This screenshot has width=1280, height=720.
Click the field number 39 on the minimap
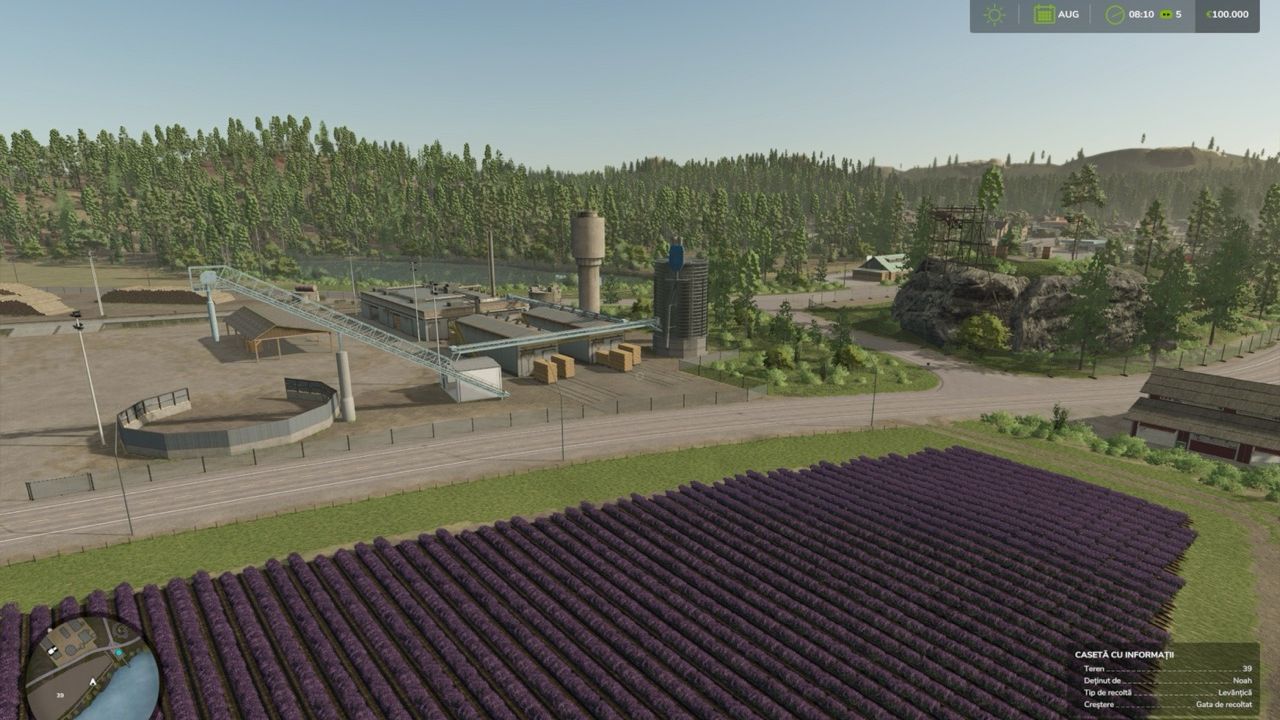tap(60, 695)
